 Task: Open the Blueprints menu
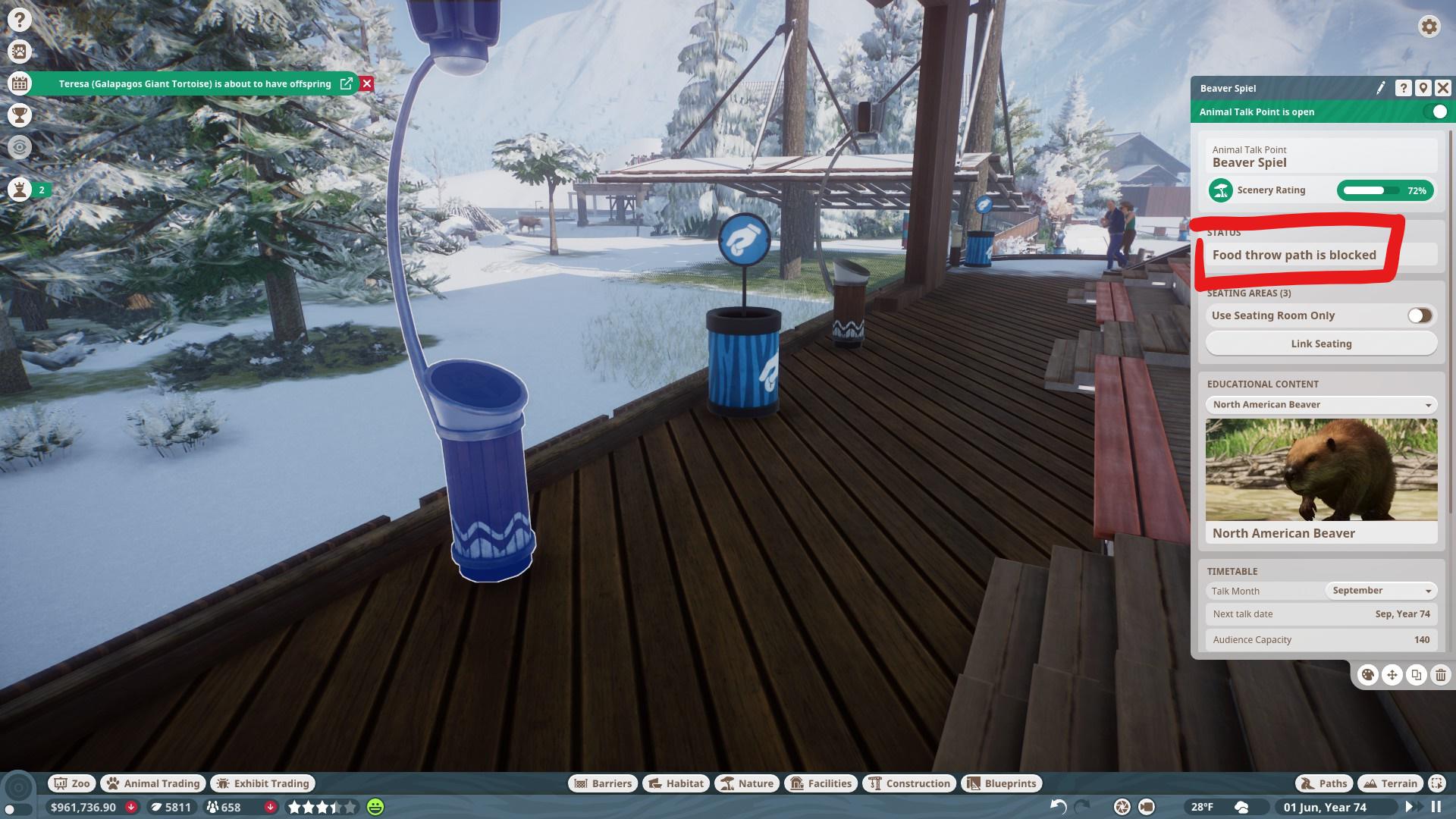(x=1002, y=783)
